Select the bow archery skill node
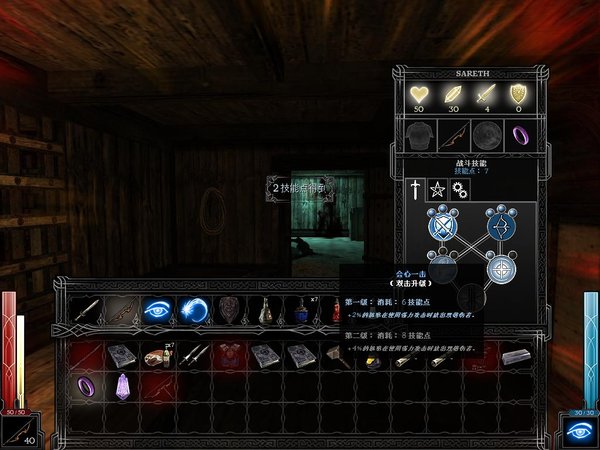The width and height of the screenshot is (600, 450). coord(497,227)
